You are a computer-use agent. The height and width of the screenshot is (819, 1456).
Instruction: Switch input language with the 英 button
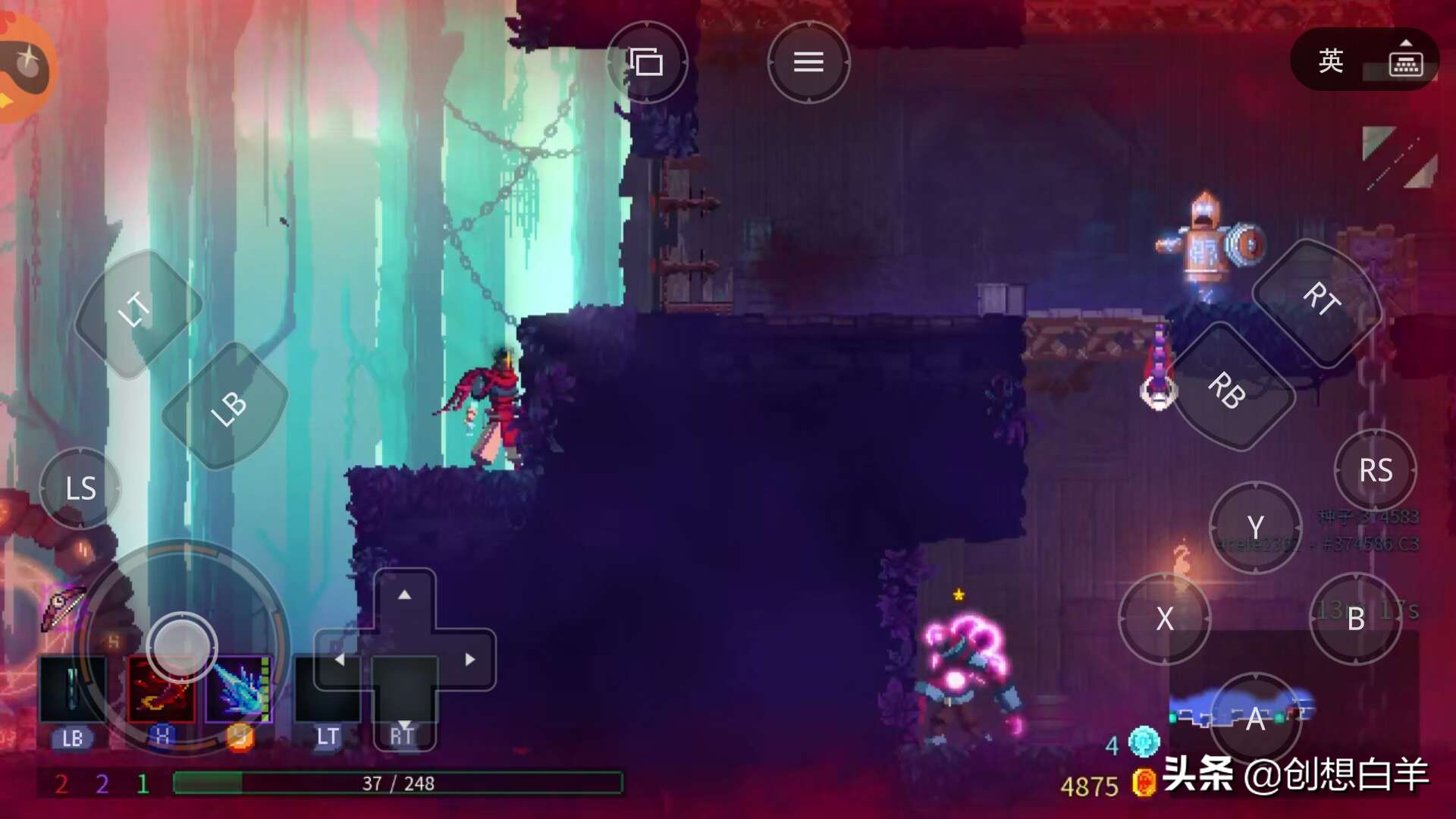click(x=1331, y=61)
